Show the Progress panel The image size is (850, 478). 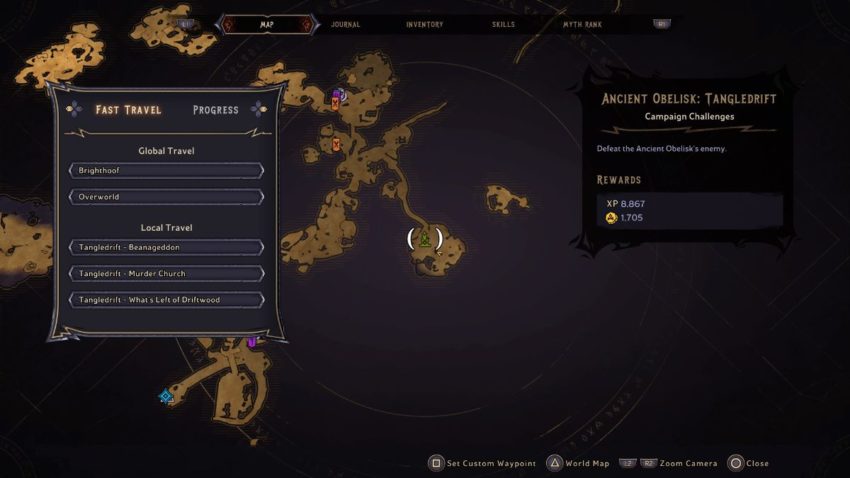[x=215, y=109]
